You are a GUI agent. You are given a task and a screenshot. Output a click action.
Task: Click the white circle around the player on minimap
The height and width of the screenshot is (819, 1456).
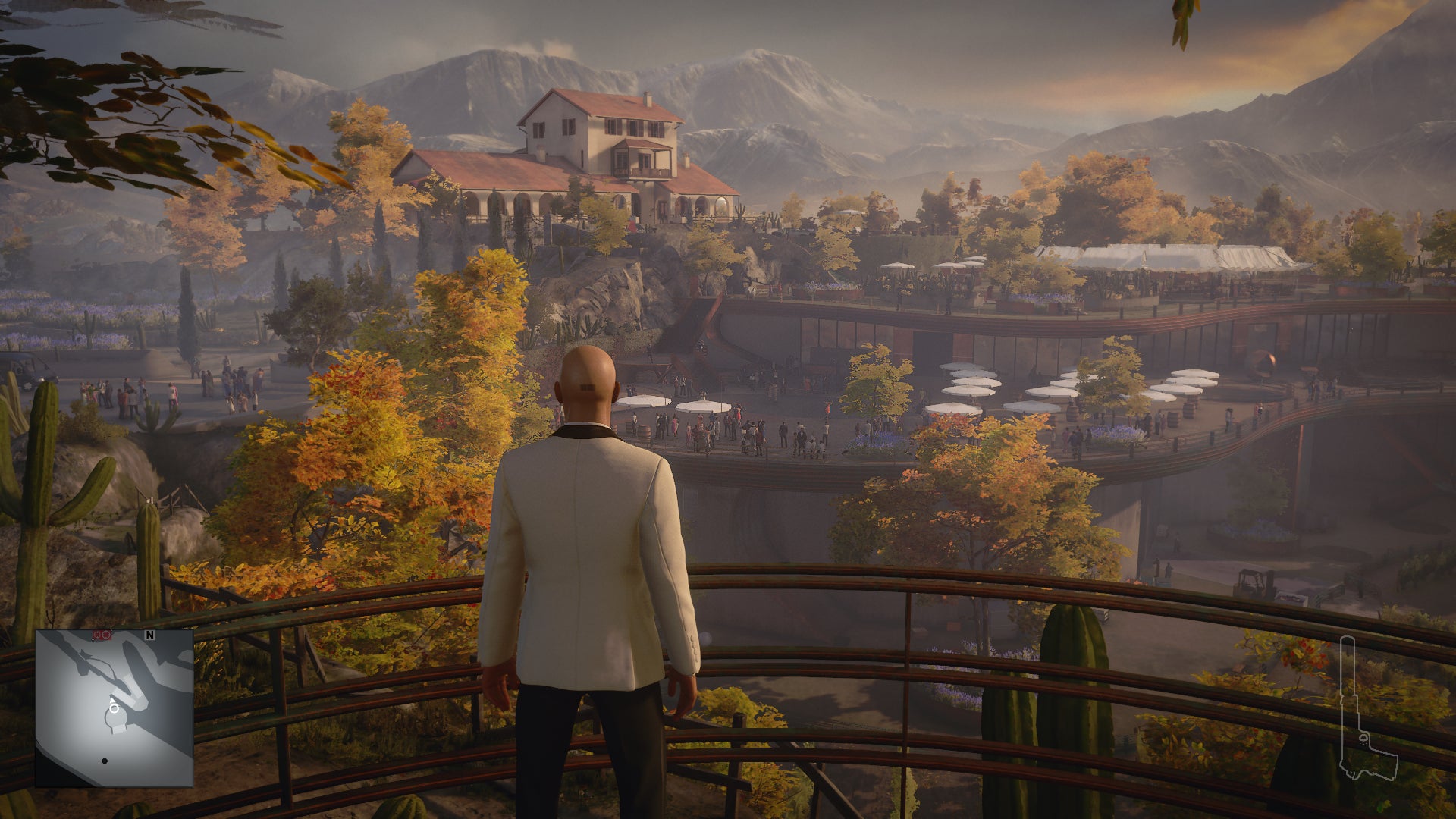[x=114, y=708]
